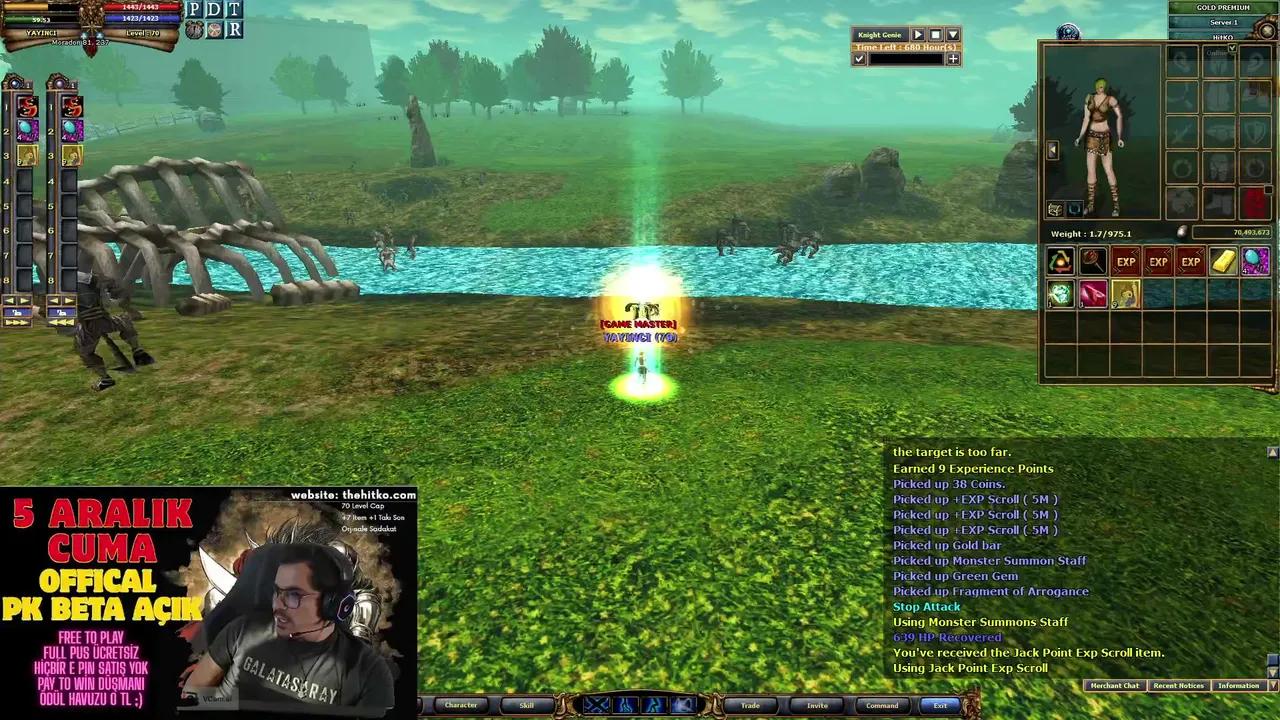Select the Monster Summons Staff in the inventory
Viewport: 1280px width, 720px height.
1092,261
